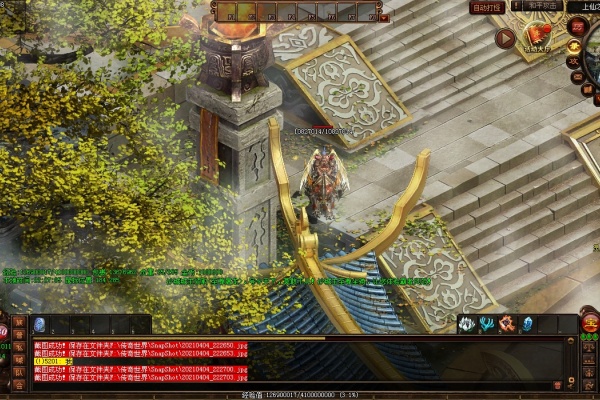Screen dimensions: 600x400
Task: Select the 喊 shout chat channel tab
Action: point(18,360)
